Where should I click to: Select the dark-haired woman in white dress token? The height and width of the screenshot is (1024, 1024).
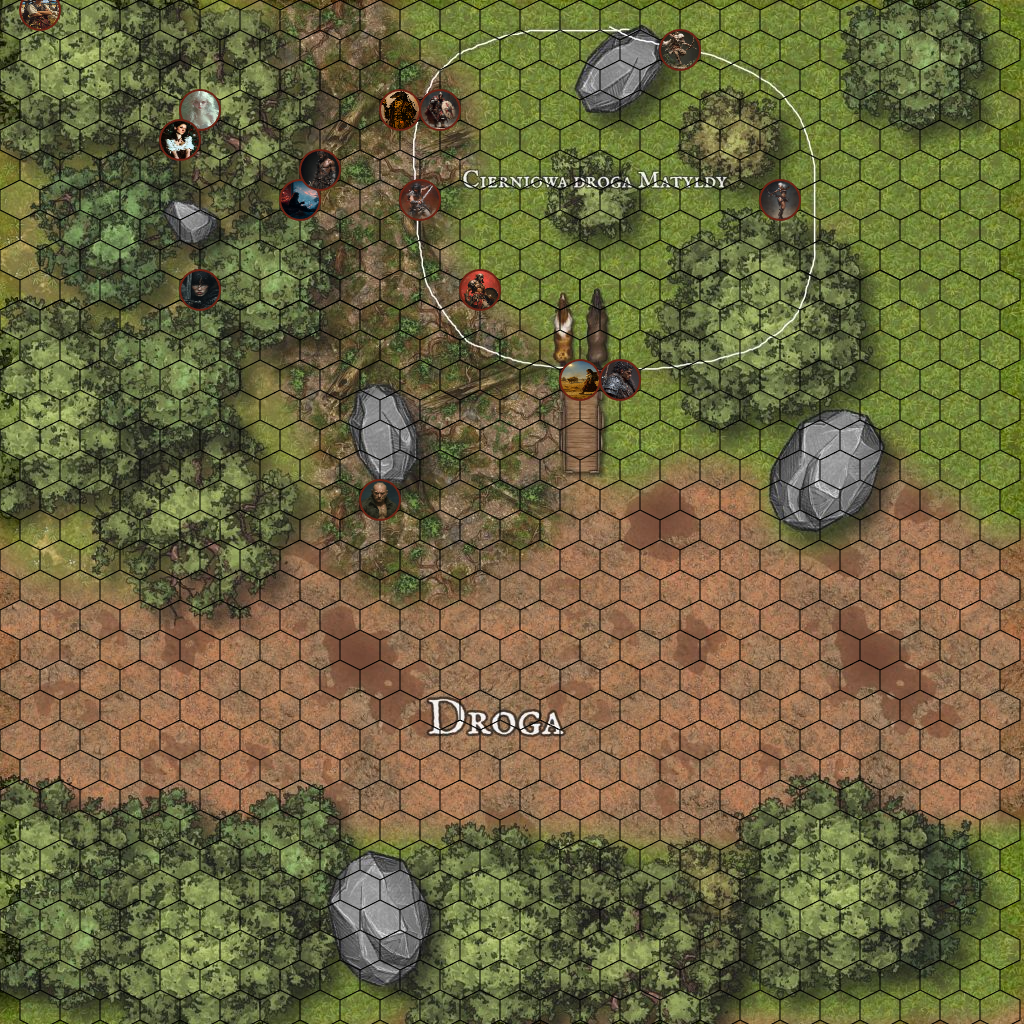[180, 140]
